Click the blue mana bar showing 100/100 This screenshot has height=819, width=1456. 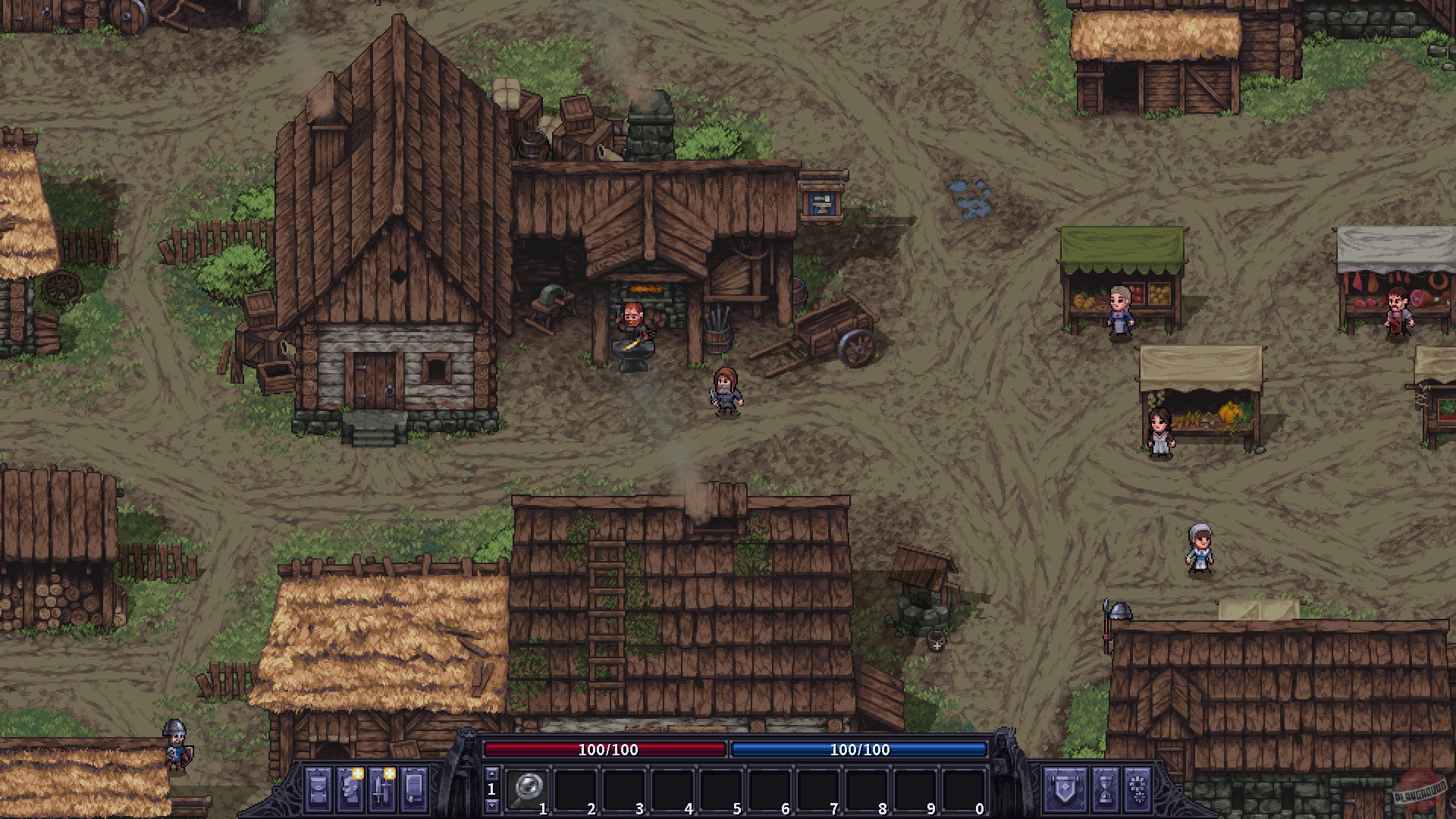pos(859,752)
